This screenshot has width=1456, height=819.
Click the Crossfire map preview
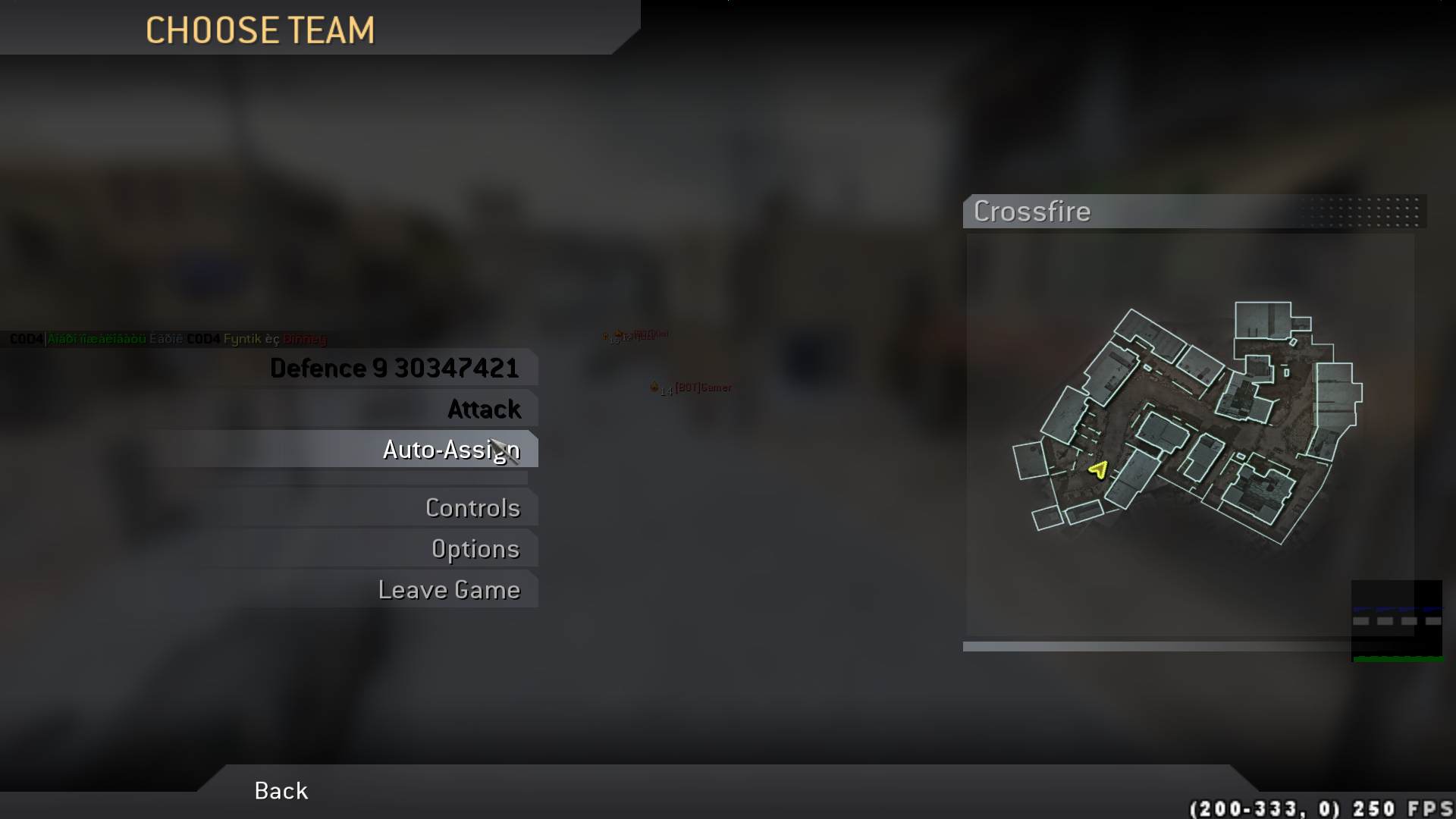pos(1189,432)
